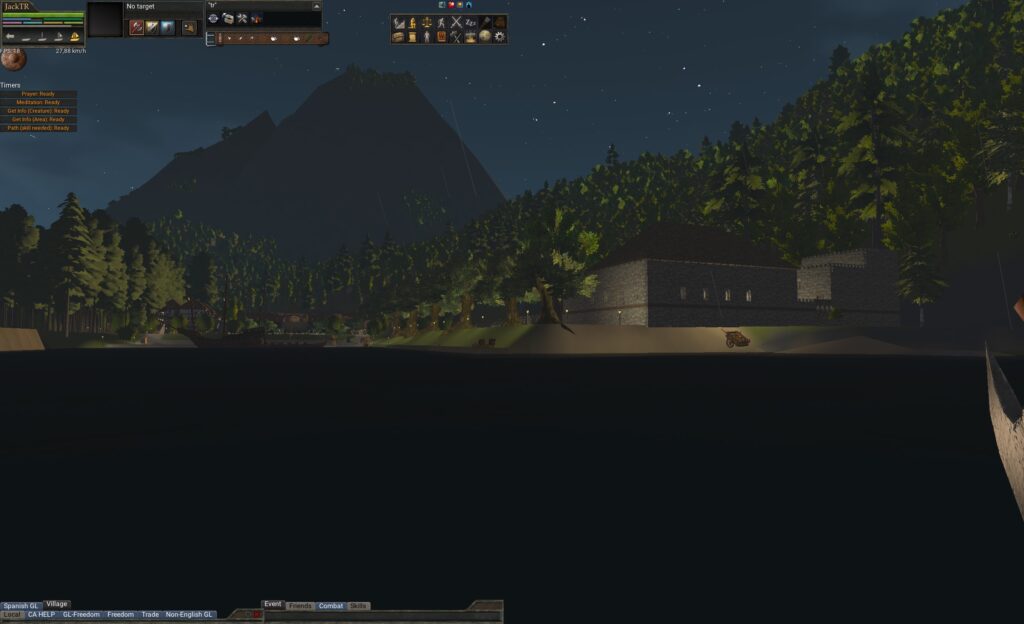Viewport: 1024px width, 624px height.
Task: Switch to the Combat log tab
Action: (330, 606)
